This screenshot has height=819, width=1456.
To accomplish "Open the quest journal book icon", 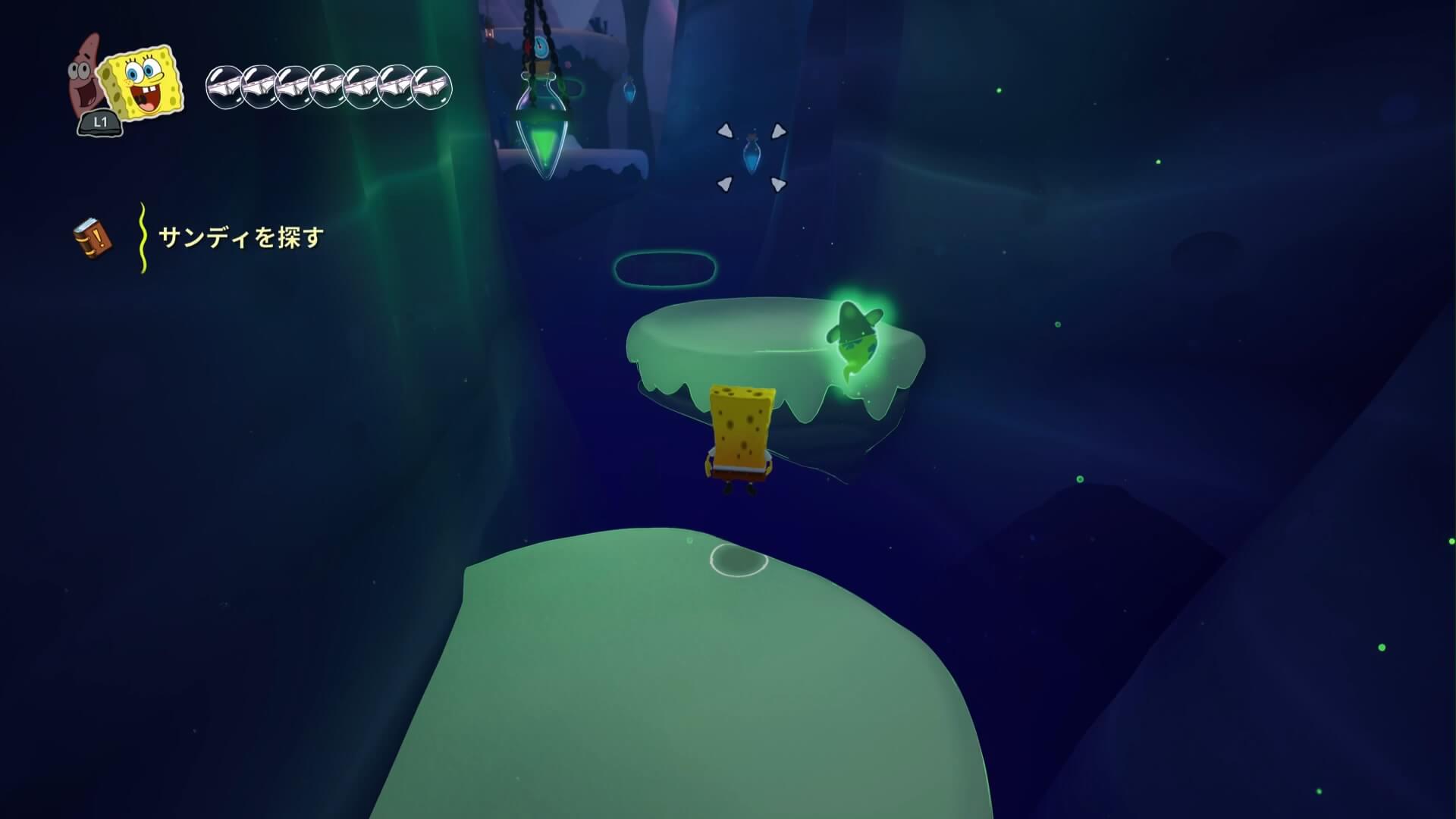I will coord(93,238).
